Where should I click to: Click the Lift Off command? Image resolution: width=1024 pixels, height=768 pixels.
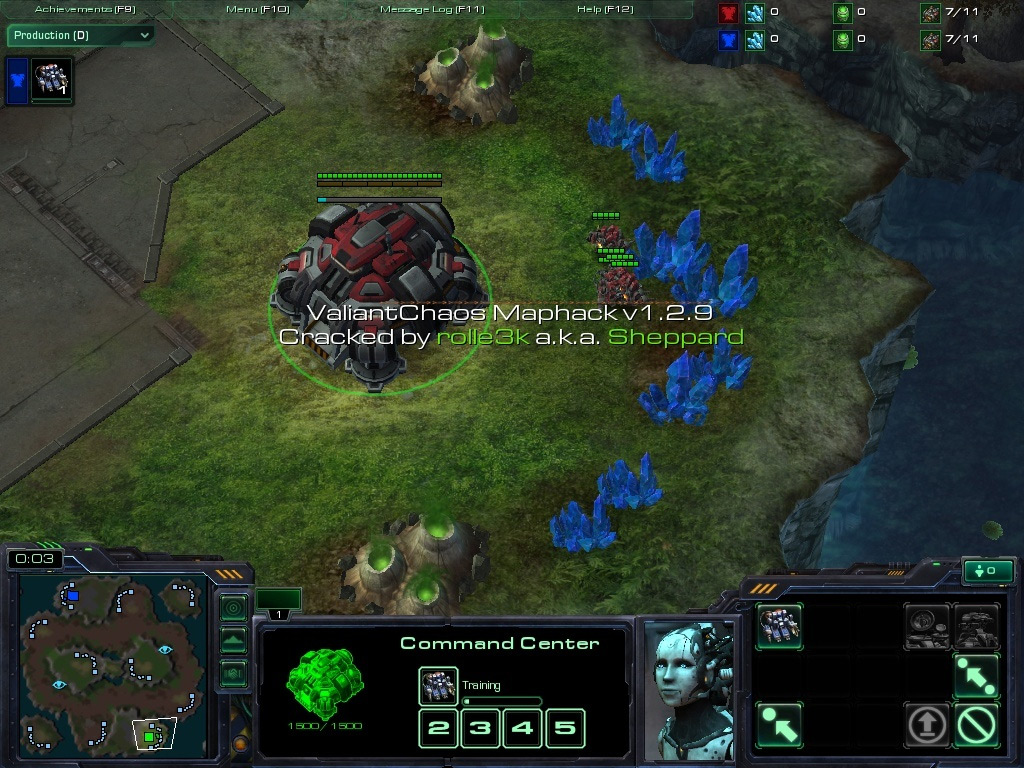pos(927,724)
